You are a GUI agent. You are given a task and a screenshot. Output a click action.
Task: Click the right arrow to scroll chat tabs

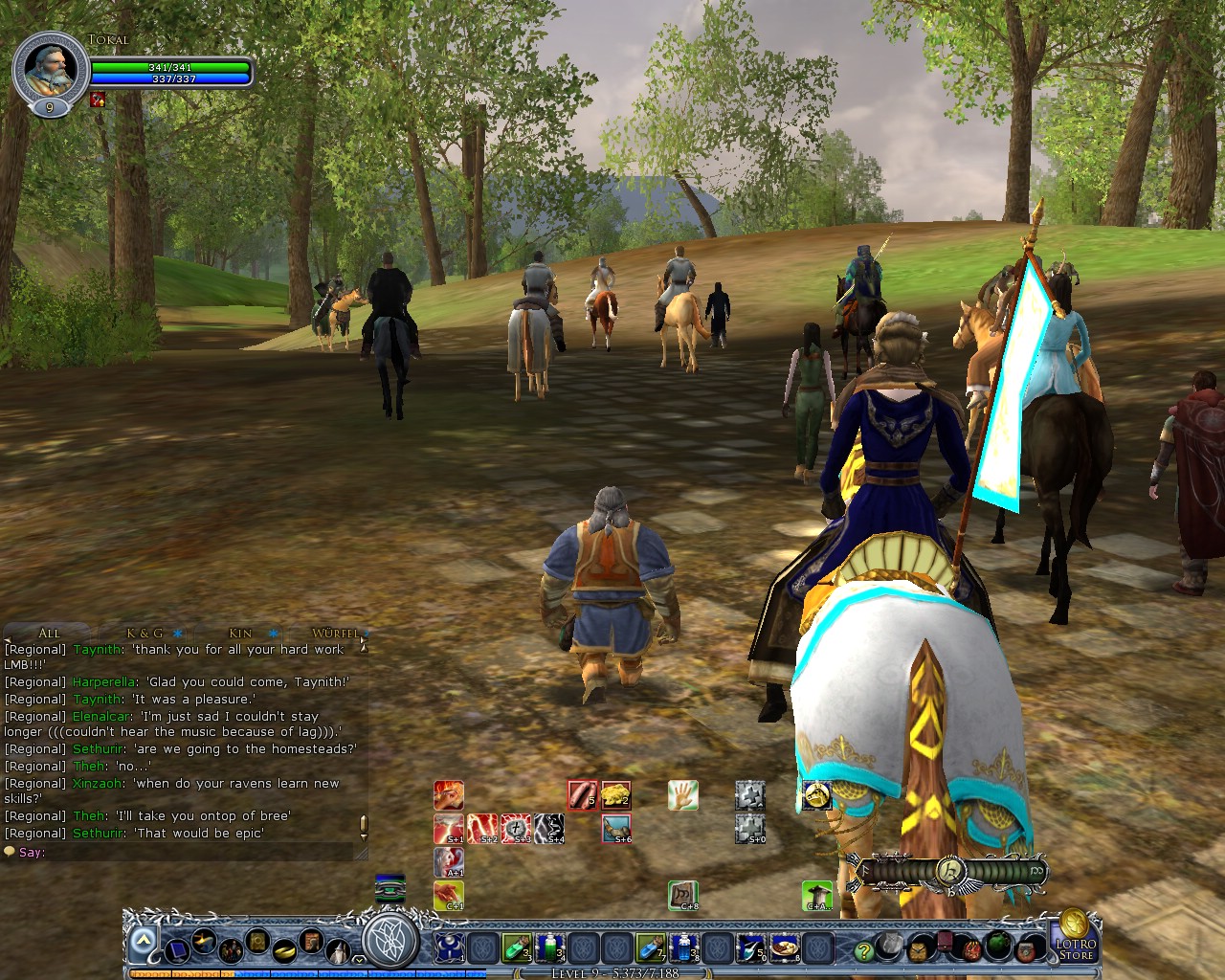(x=365, y=639)
